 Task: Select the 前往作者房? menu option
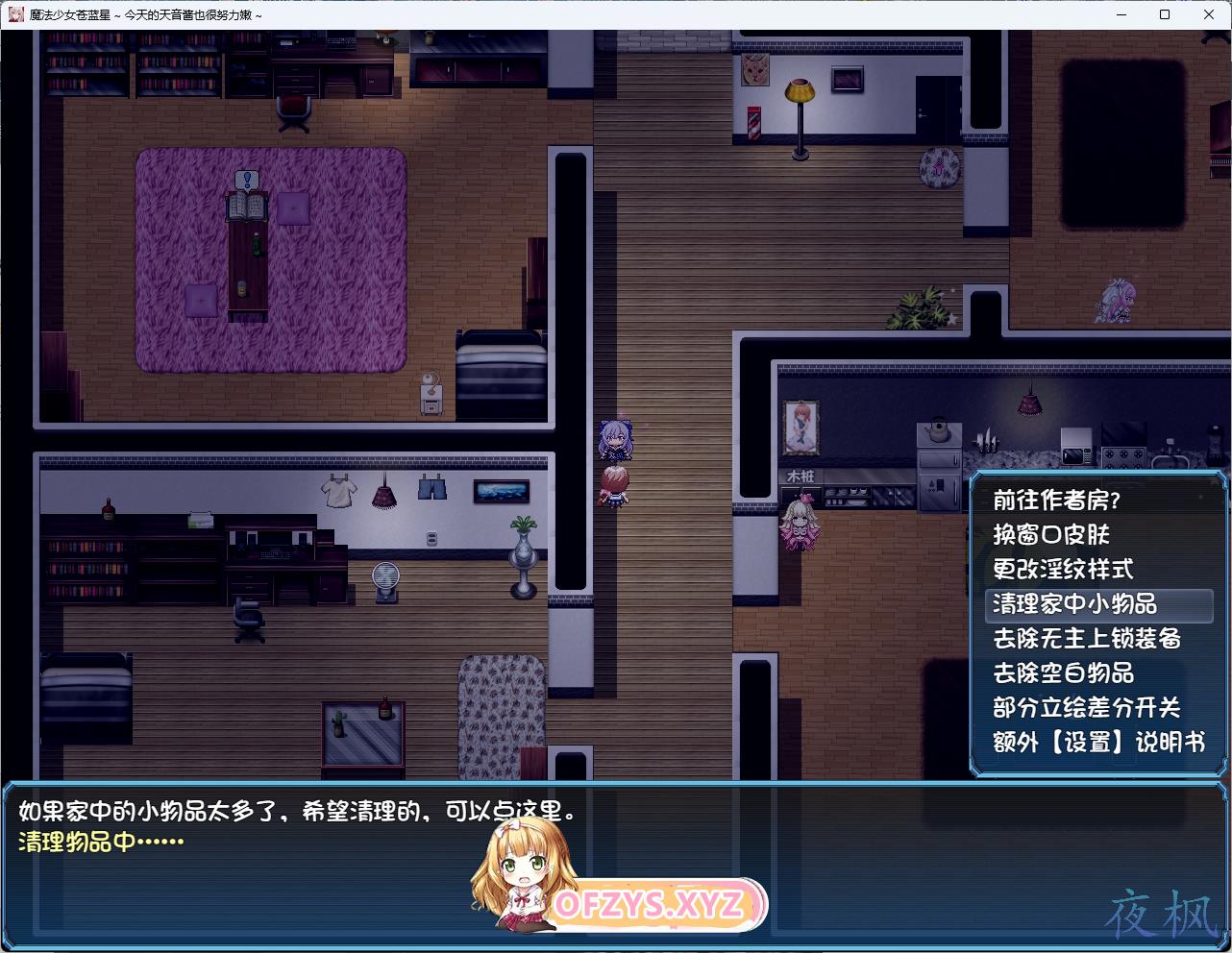[x=1056, y=501]
